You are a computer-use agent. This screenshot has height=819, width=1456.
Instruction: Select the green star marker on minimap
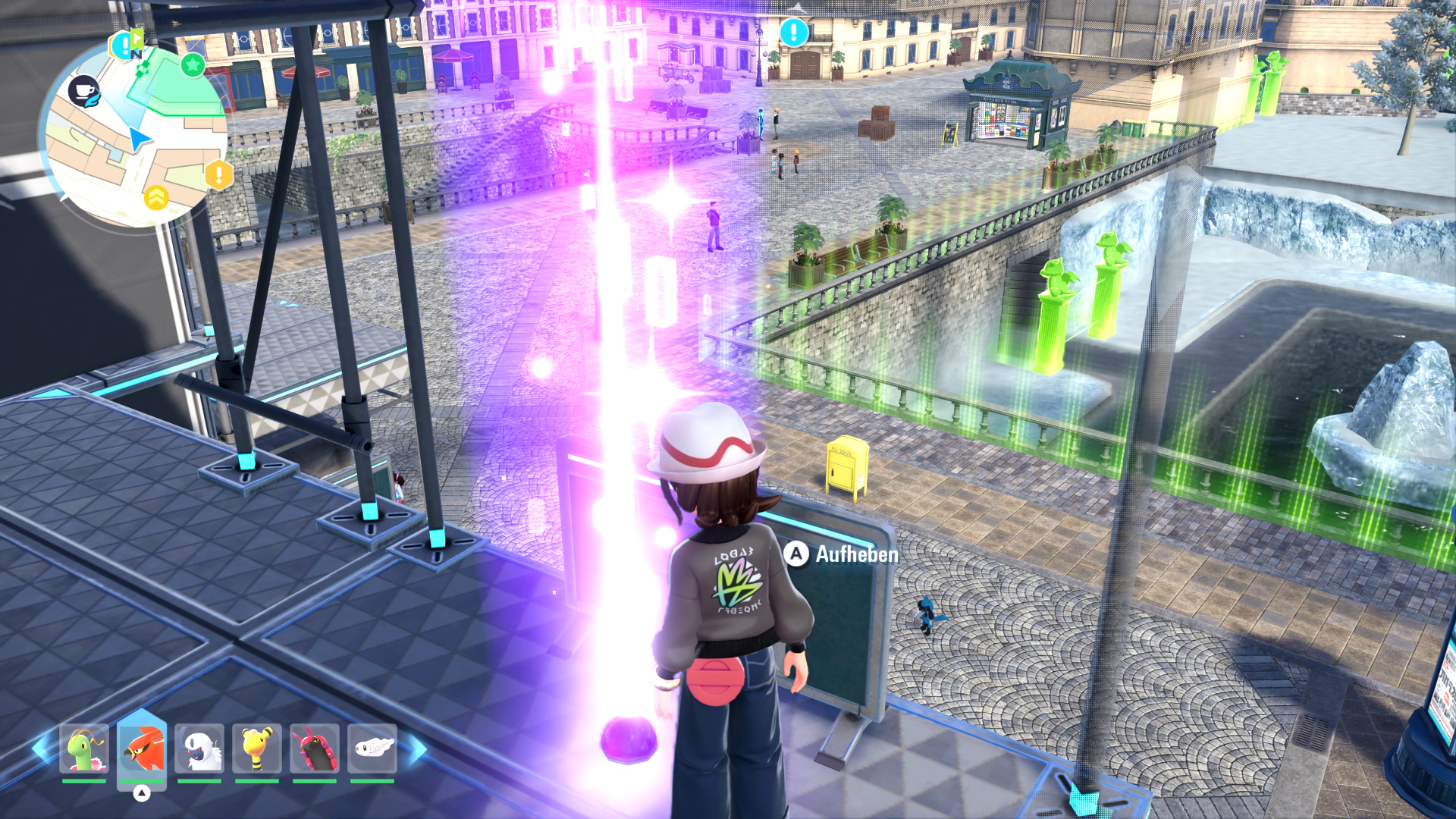point(193,65)
